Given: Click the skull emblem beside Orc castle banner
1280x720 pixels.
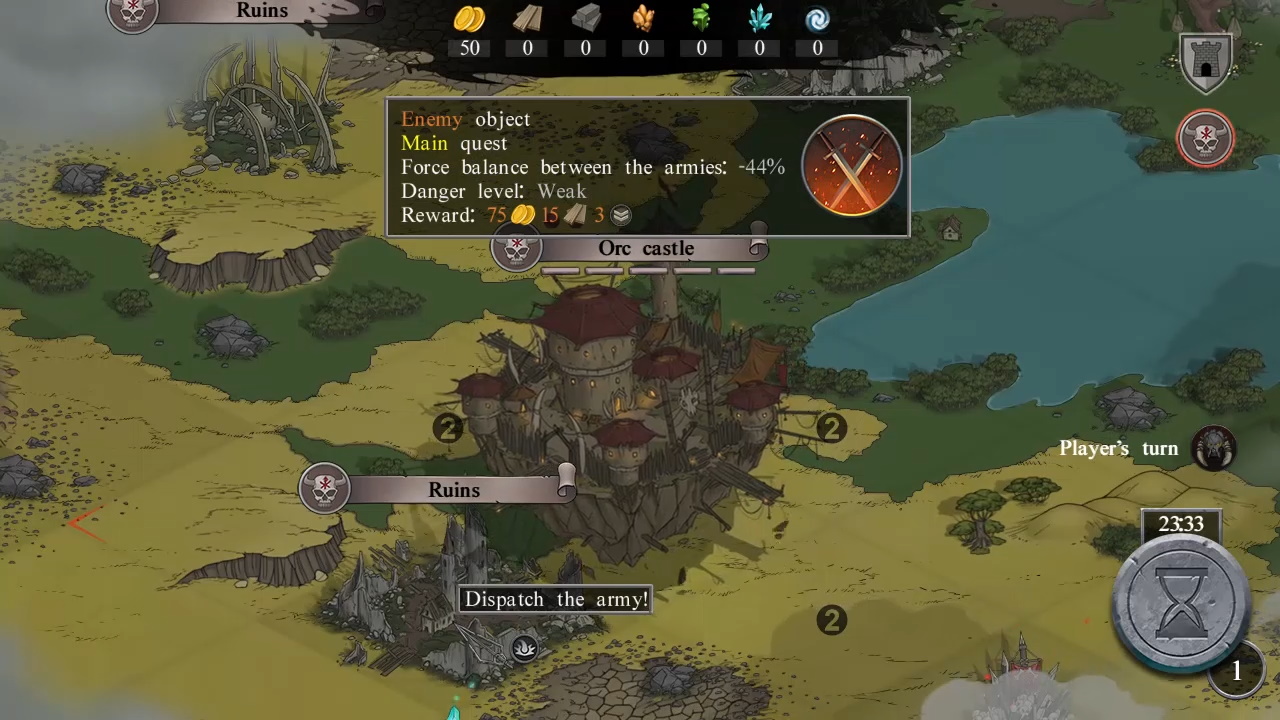Looking at the screenshot, I should (x=516, y=250).
